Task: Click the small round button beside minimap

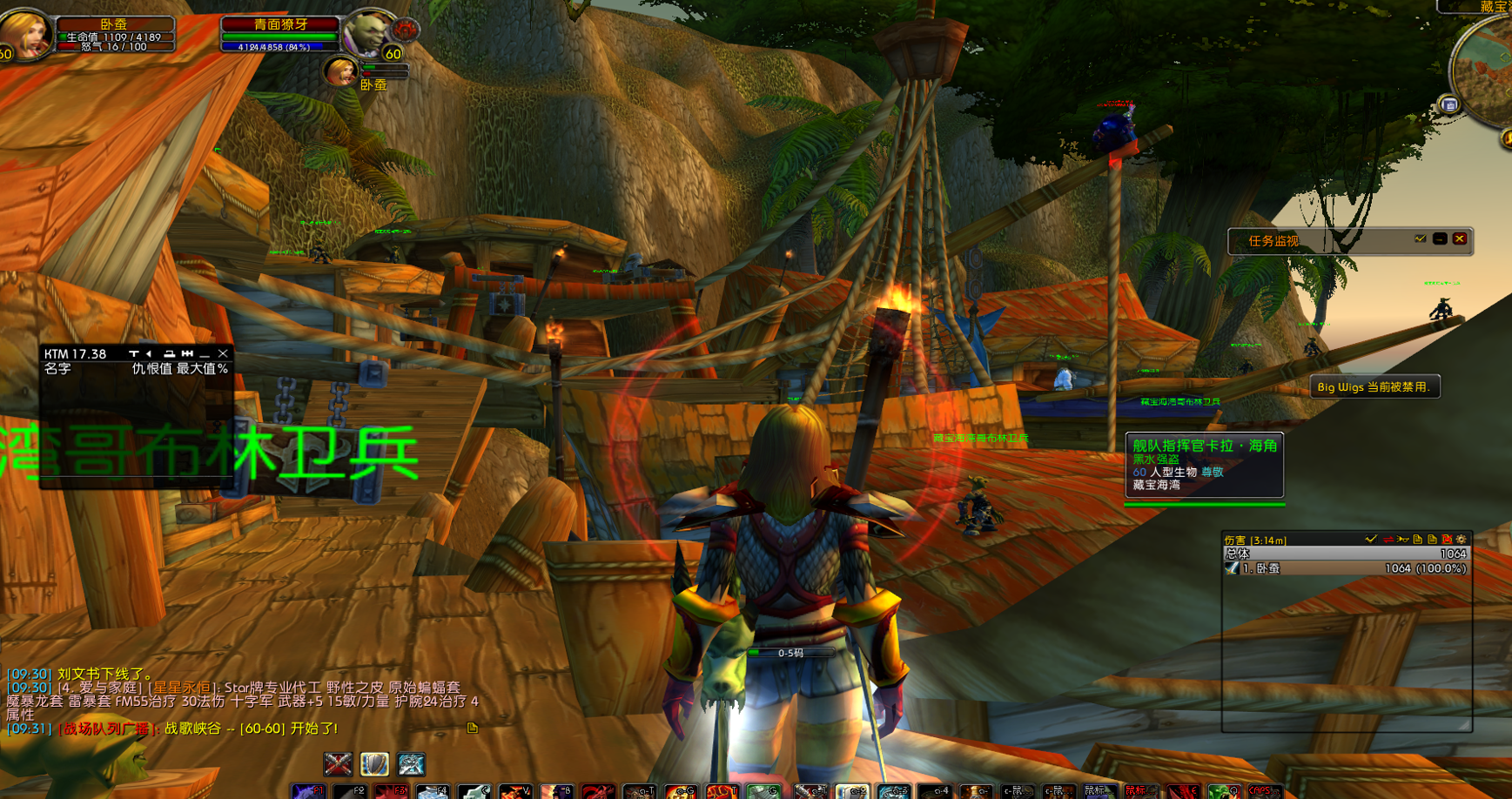Action: (x=1449, y=105)
